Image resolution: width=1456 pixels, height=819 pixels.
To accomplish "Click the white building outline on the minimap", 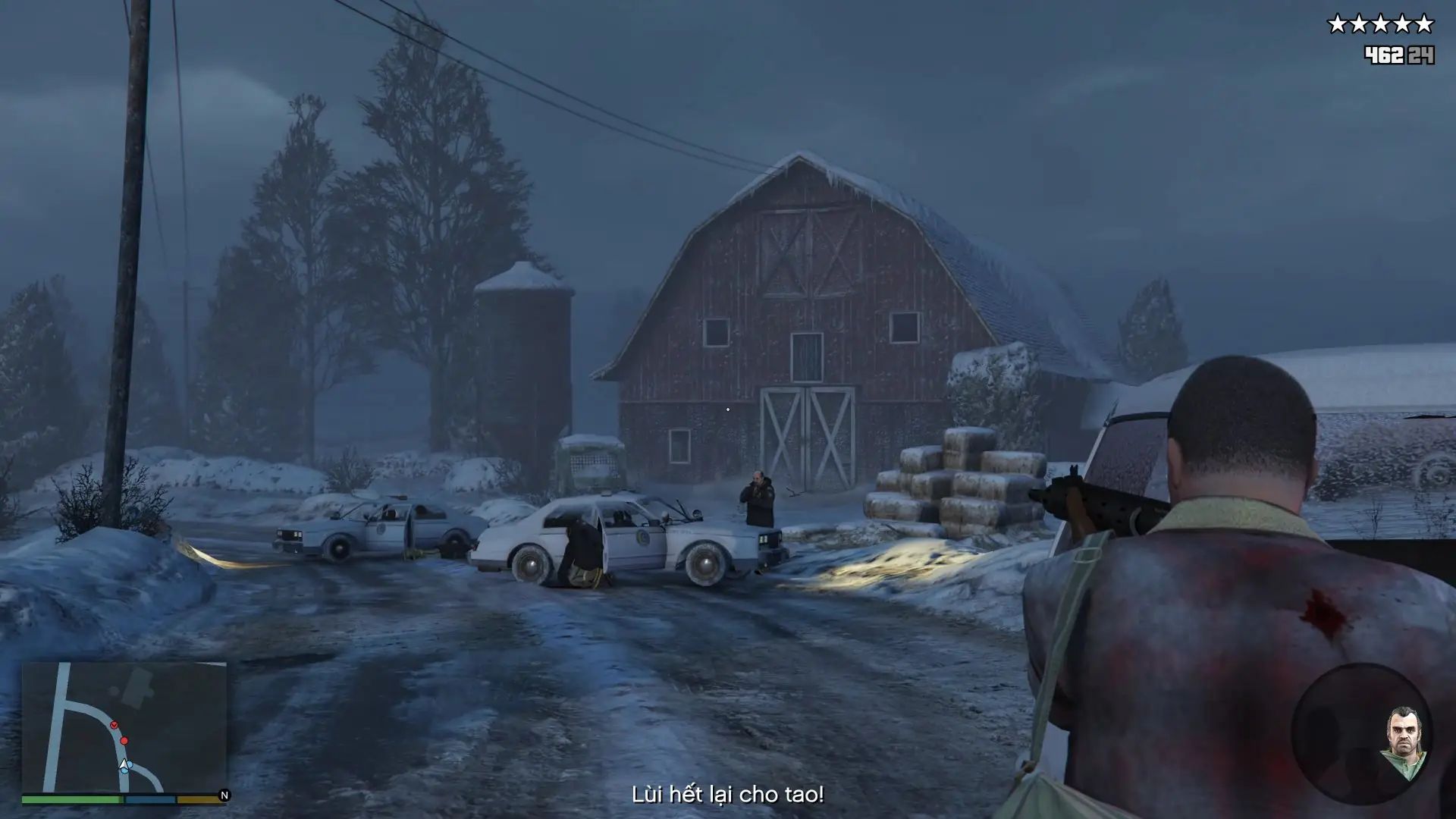I will click(x=139, y=685).
